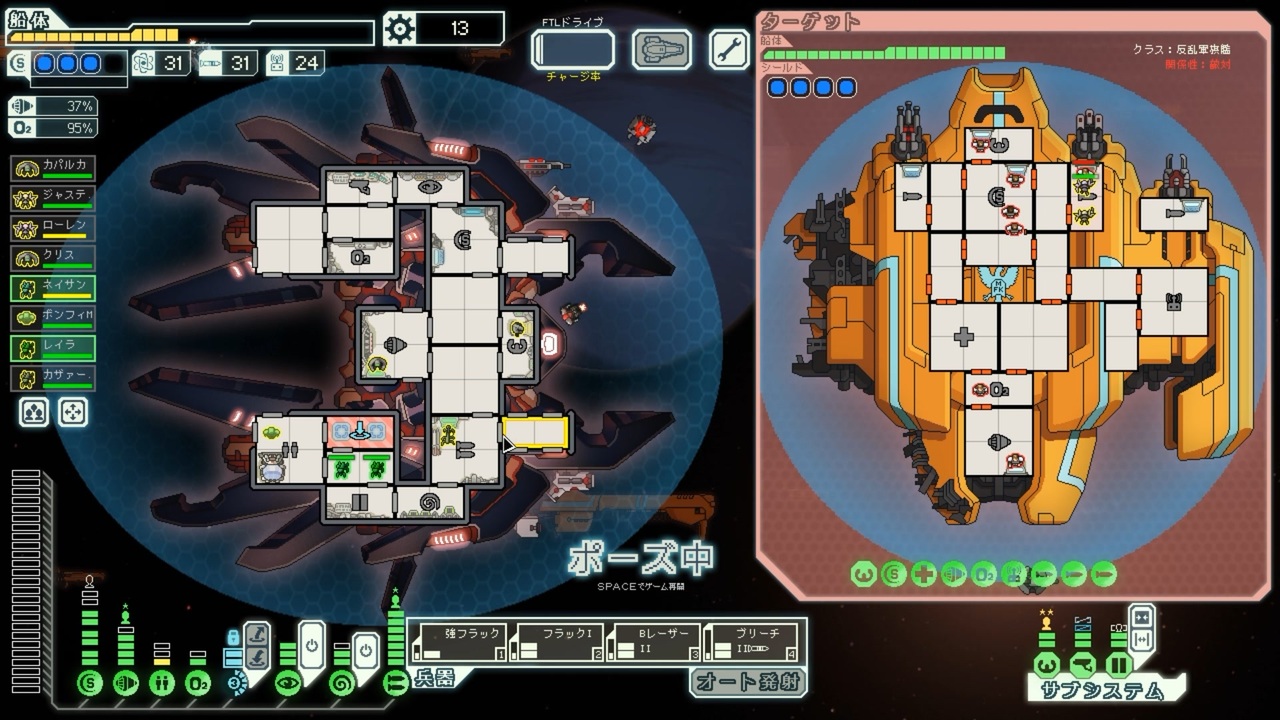Click the oxygen system power icon

pos(198,684)
